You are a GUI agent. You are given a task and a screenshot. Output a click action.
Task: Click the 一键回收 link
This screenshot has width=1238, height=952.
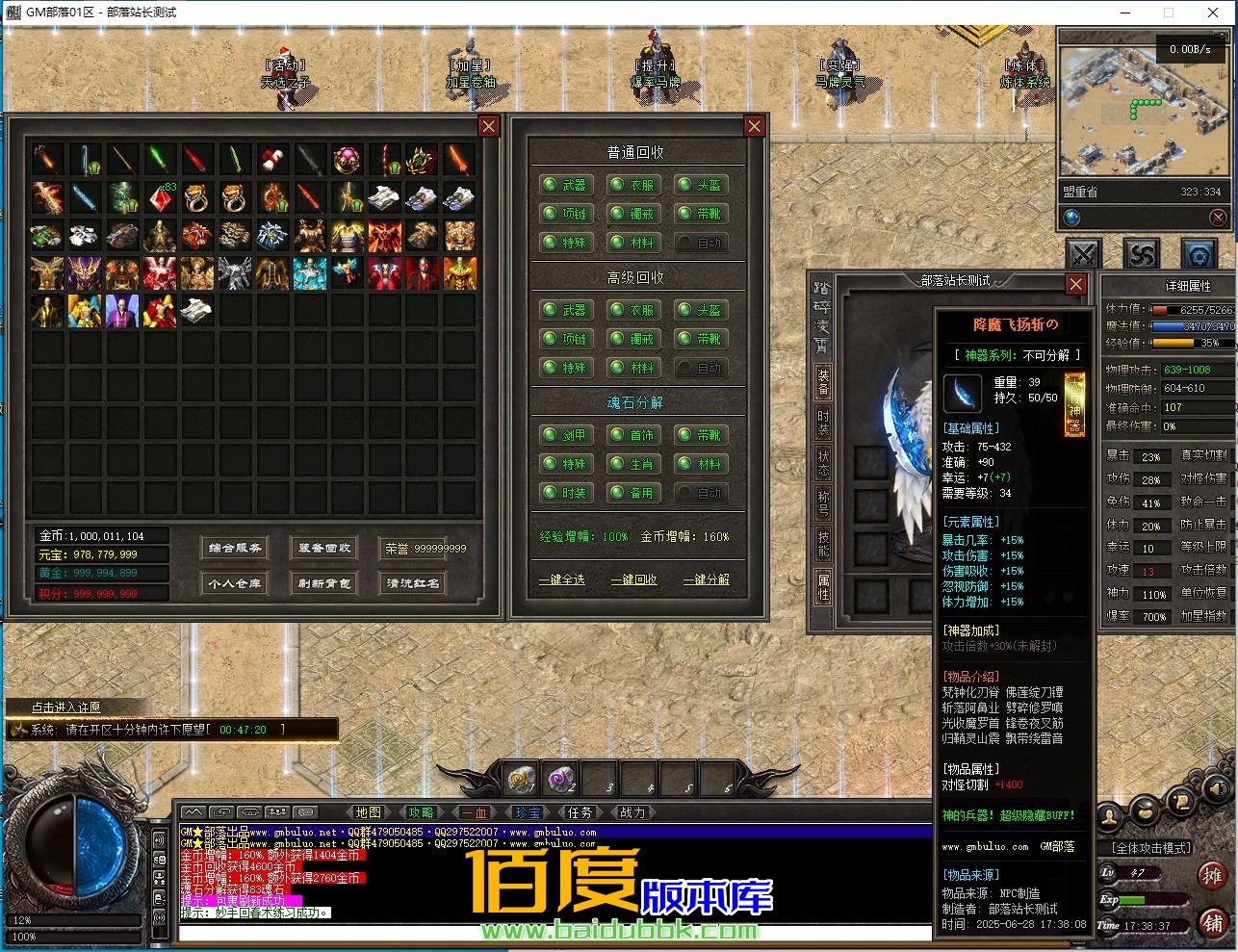[x=633, y=579]
